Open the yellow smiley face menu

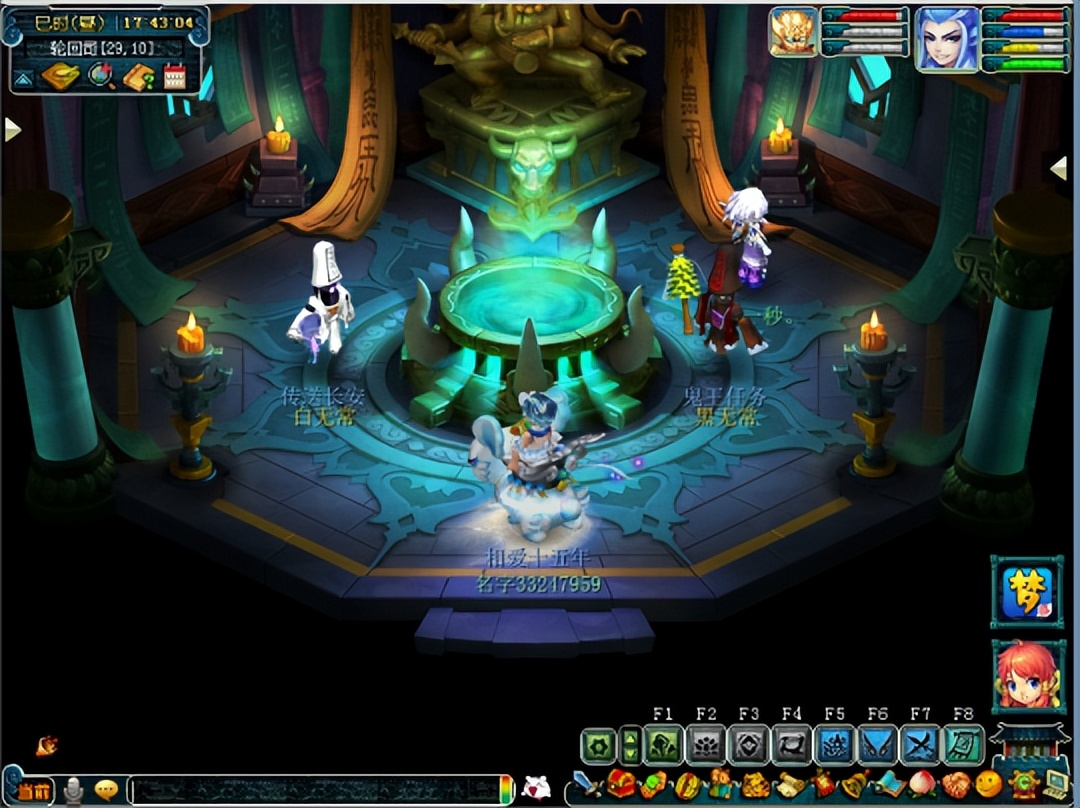point(989,783)
